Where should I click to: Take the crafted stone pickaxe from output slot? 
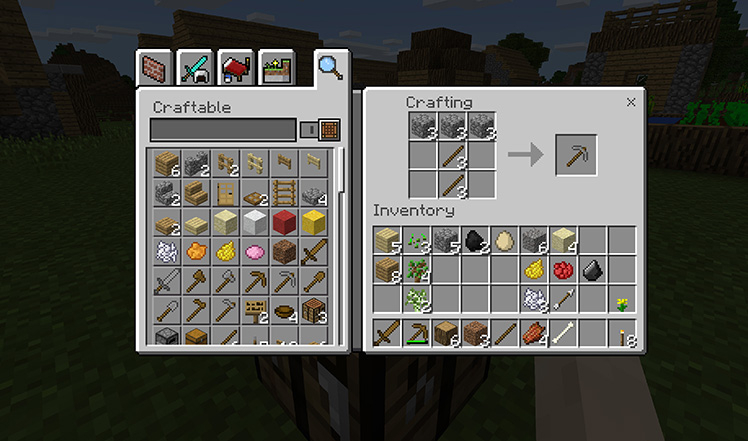(x=576, y=155)
